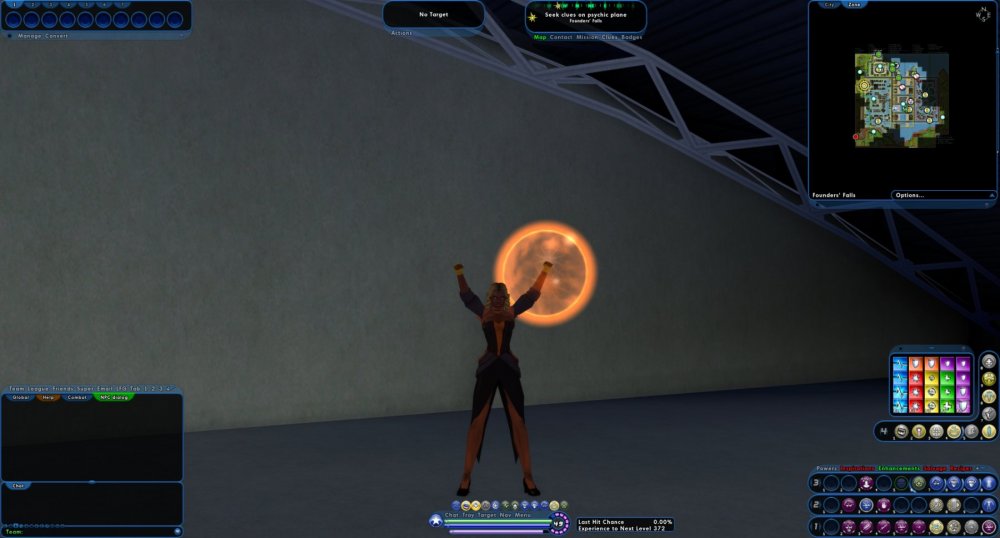Viewport: 1000px width, 538px height.
Task: Switch to the Contact tab
Action: click(561, 37)
